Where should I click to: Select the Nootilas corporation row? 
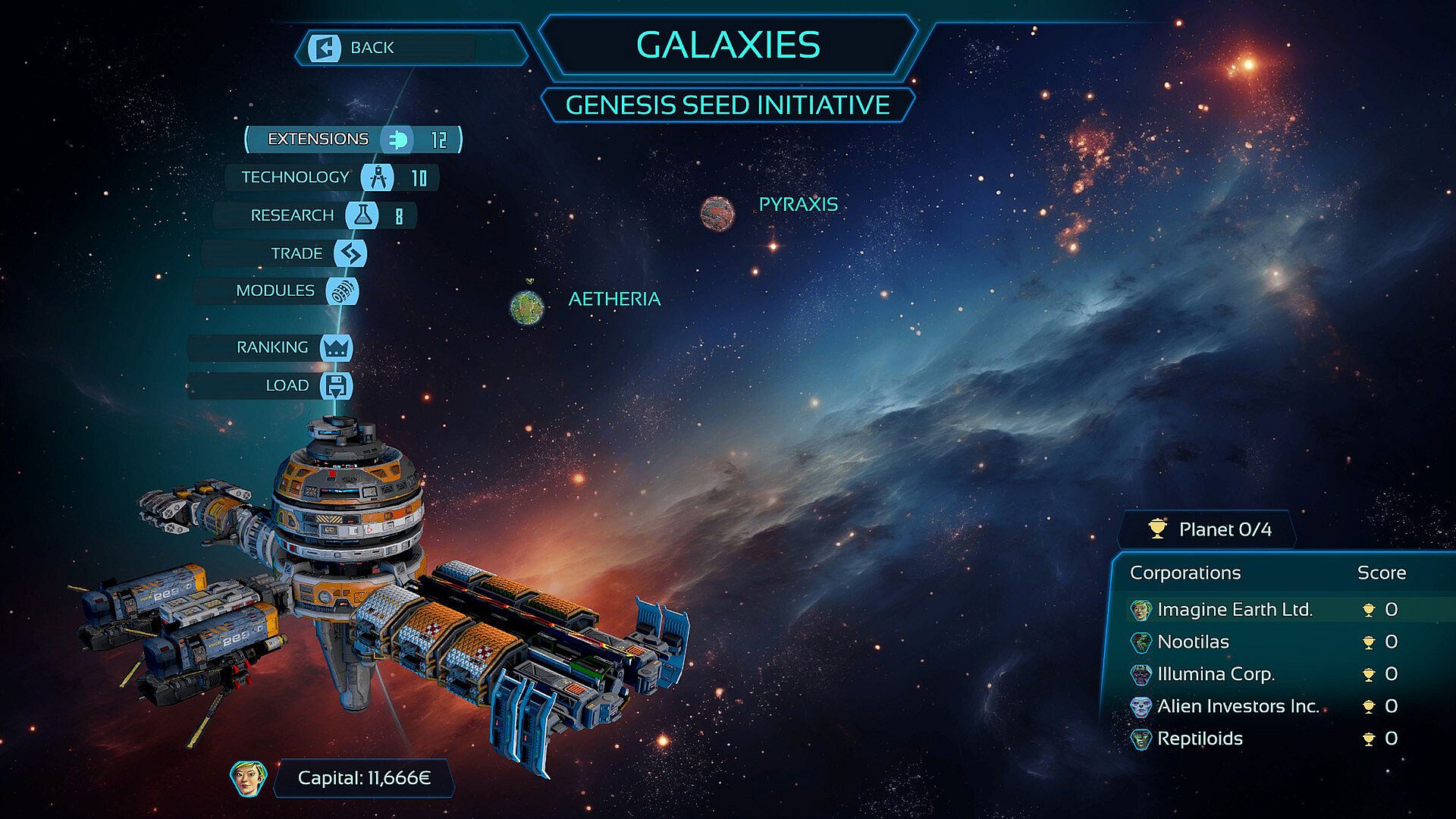pyautogui.click(x=1193, y=642)
